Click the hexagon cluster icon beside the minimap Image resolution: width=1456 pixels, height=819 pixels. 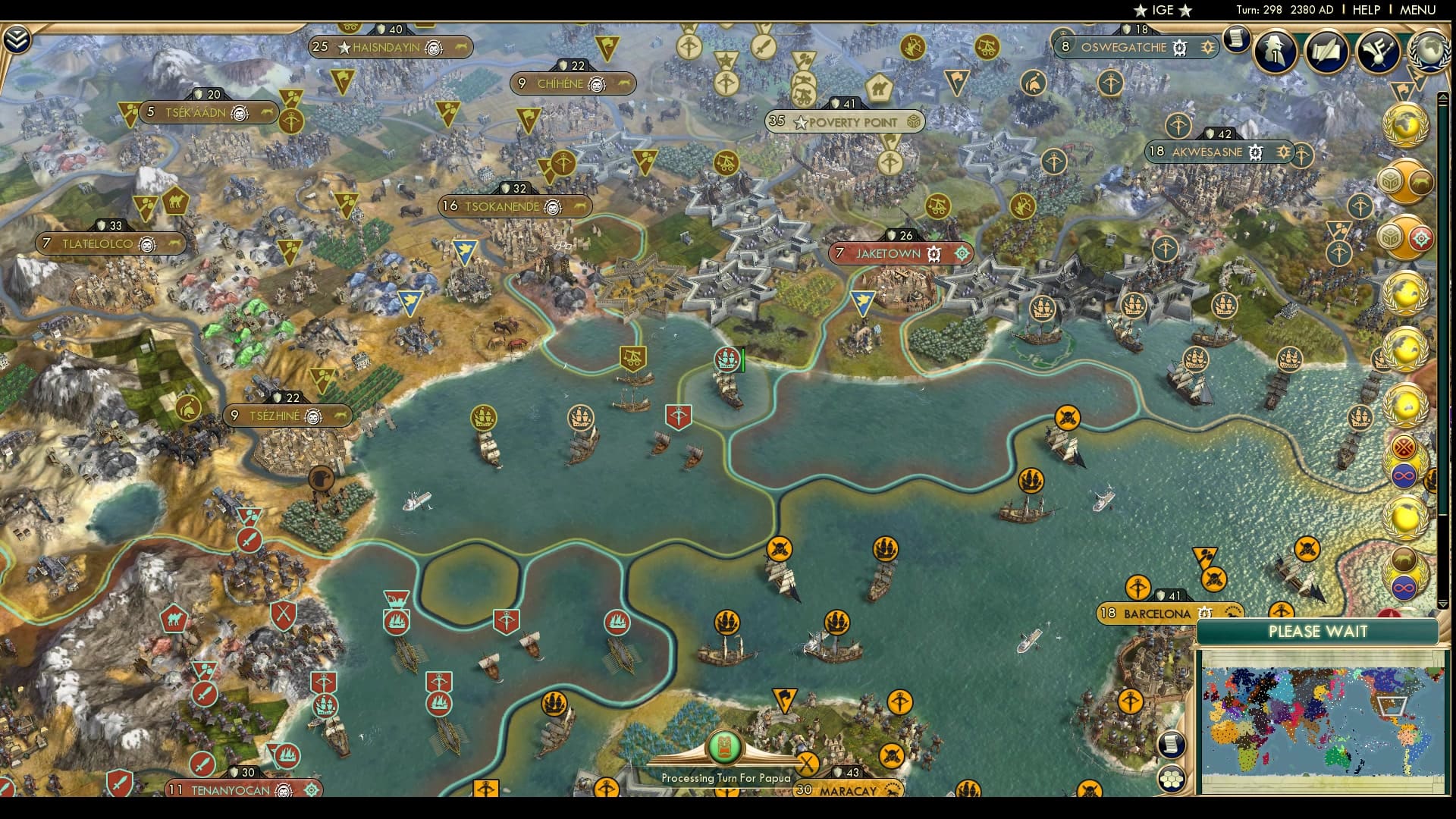1172,778
